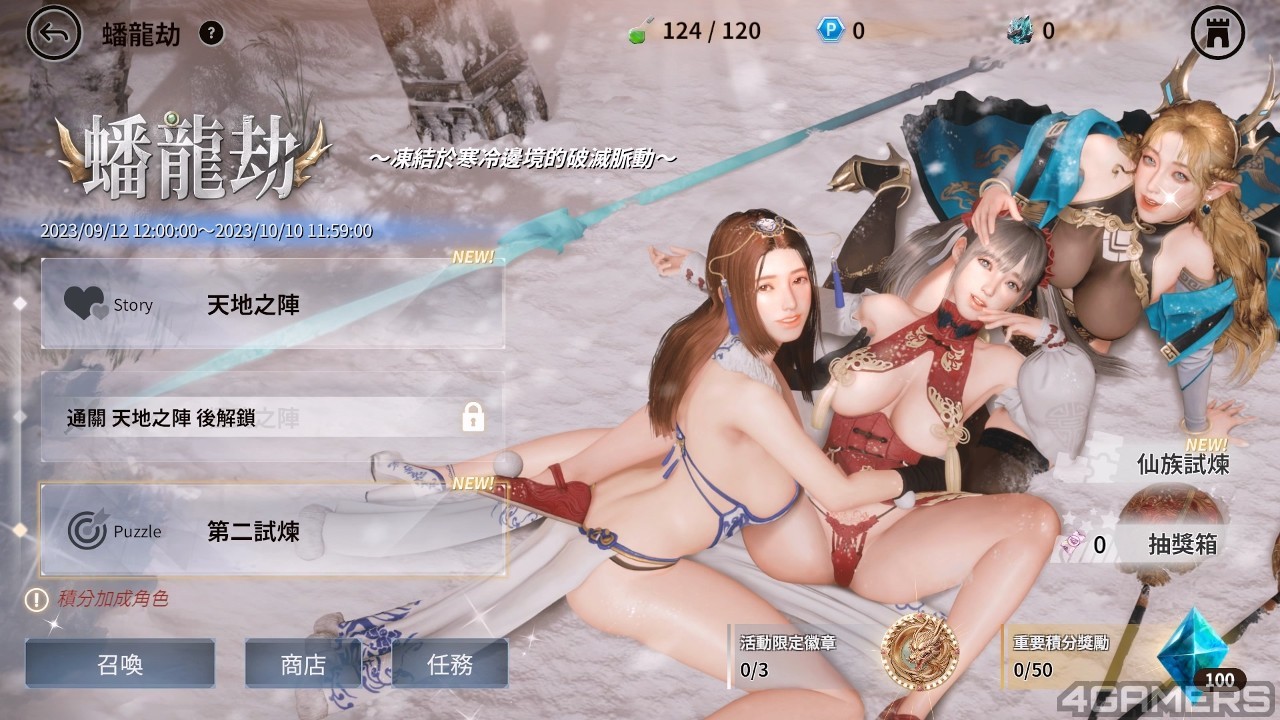Click the green stamina potion icon
1280x720 pixels.
(636, 31)
